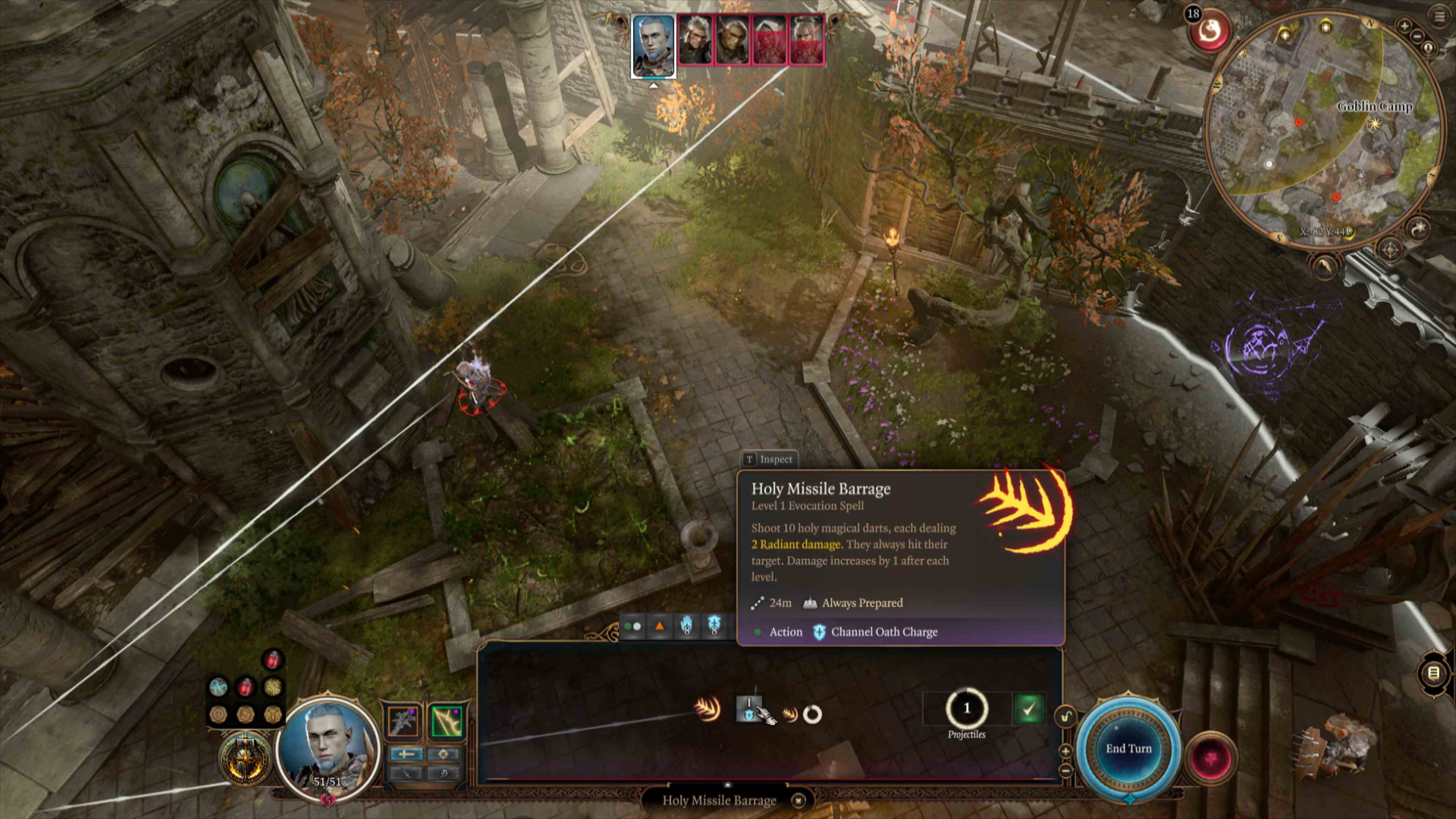Open the combat log scroll button
Screen dimensions: 1456x819
(x=1433, y=673)
